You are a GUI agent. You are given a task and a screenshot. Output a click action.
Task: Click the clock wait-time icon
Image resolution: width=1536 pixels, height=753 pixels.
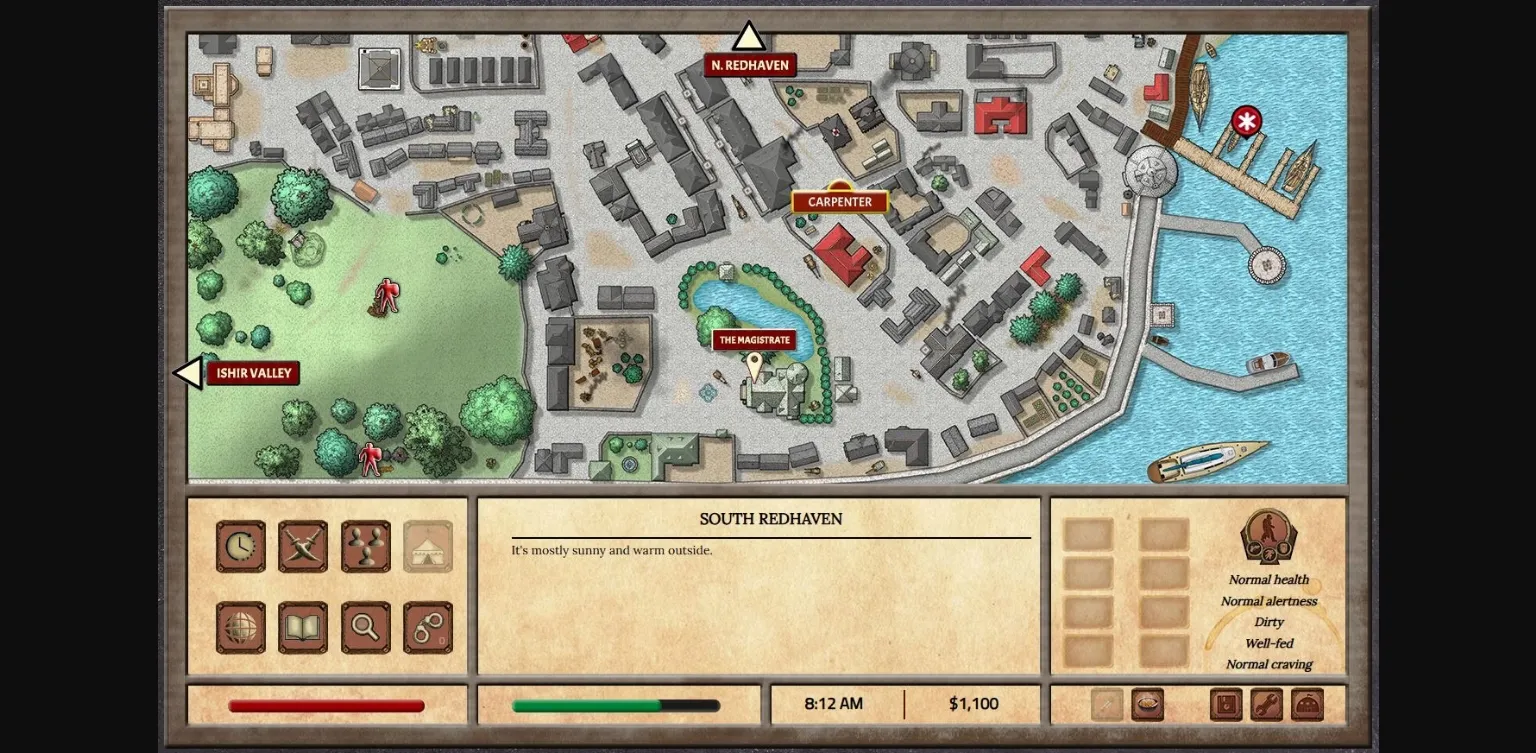pos(241,546)
